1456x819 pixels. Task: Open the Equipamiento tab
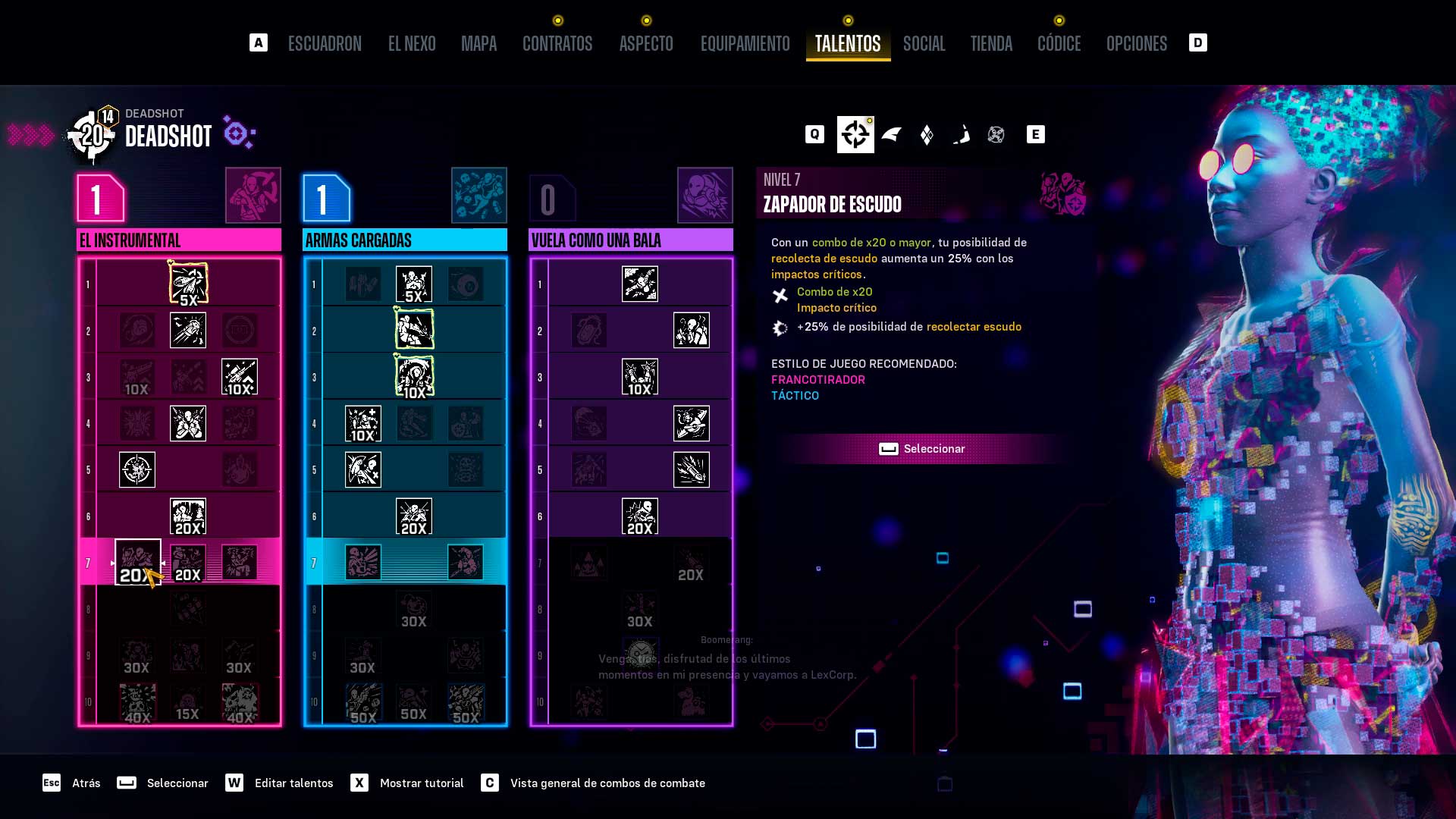click(x=745, y=44)
